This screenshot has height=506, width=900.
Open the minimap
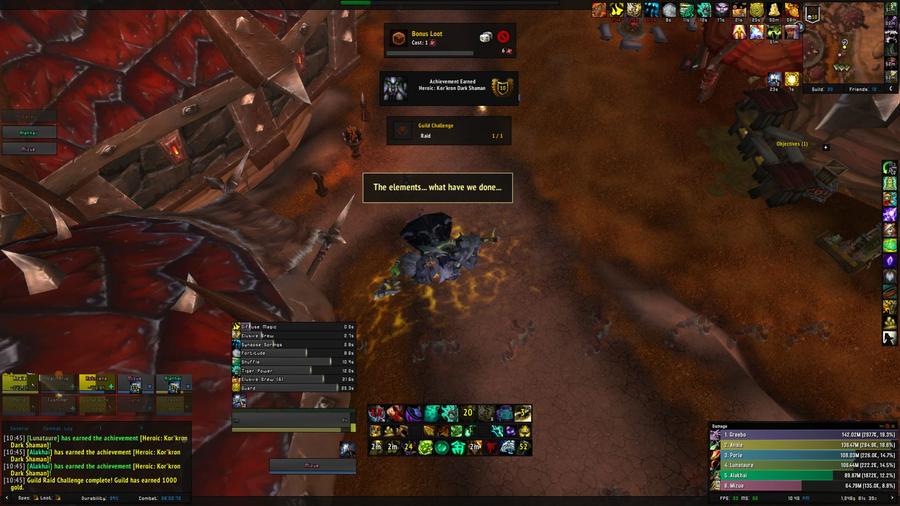(845, 45)
